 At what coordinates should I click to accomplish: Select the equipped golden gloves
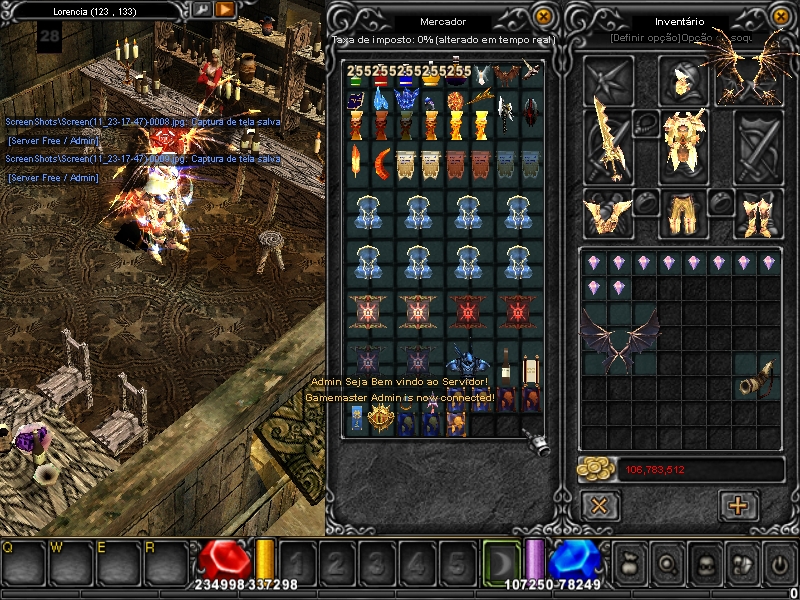tap(608, 210)
